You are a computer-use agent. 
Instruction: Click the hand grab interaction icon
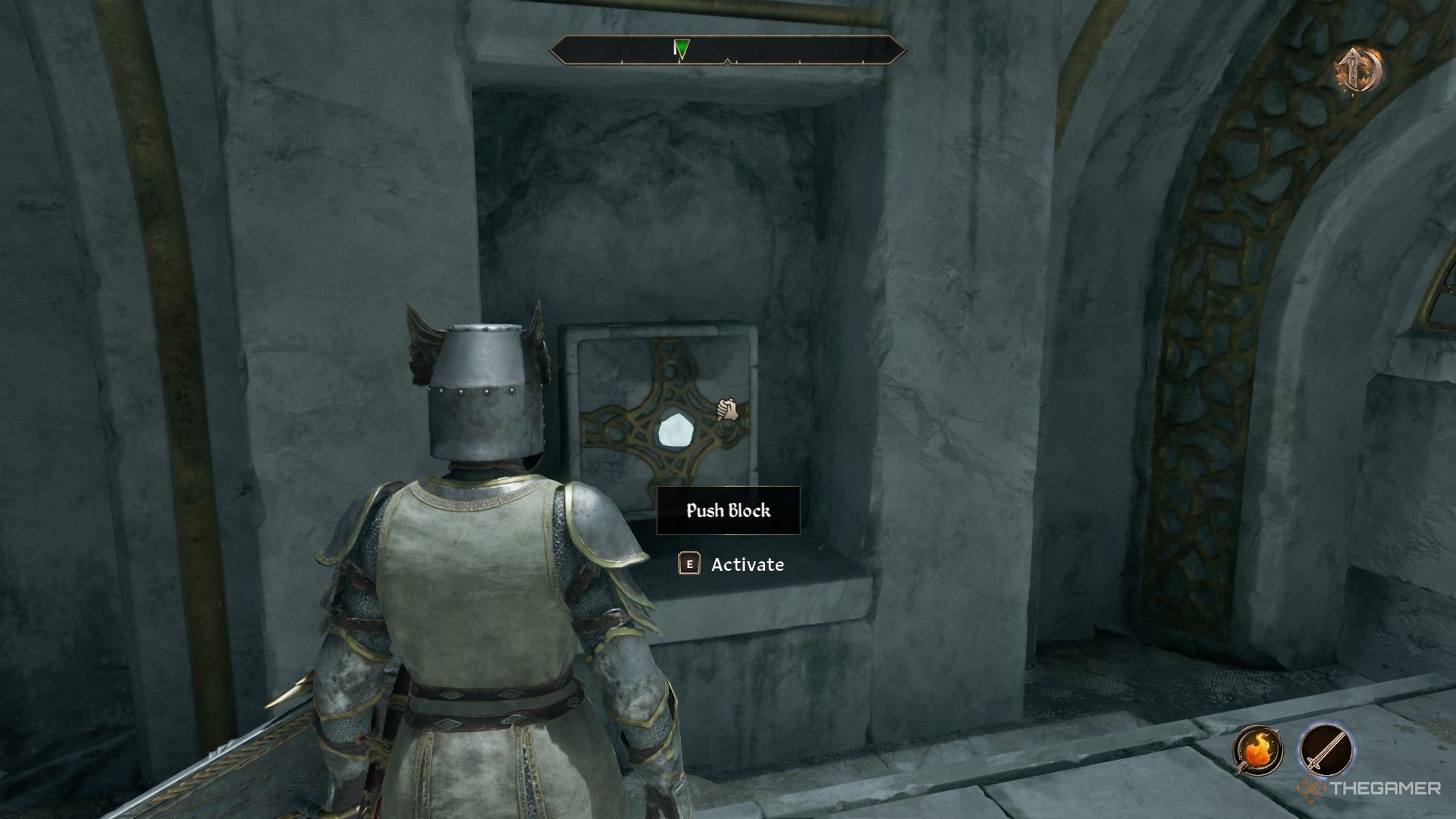pos(726,409)
